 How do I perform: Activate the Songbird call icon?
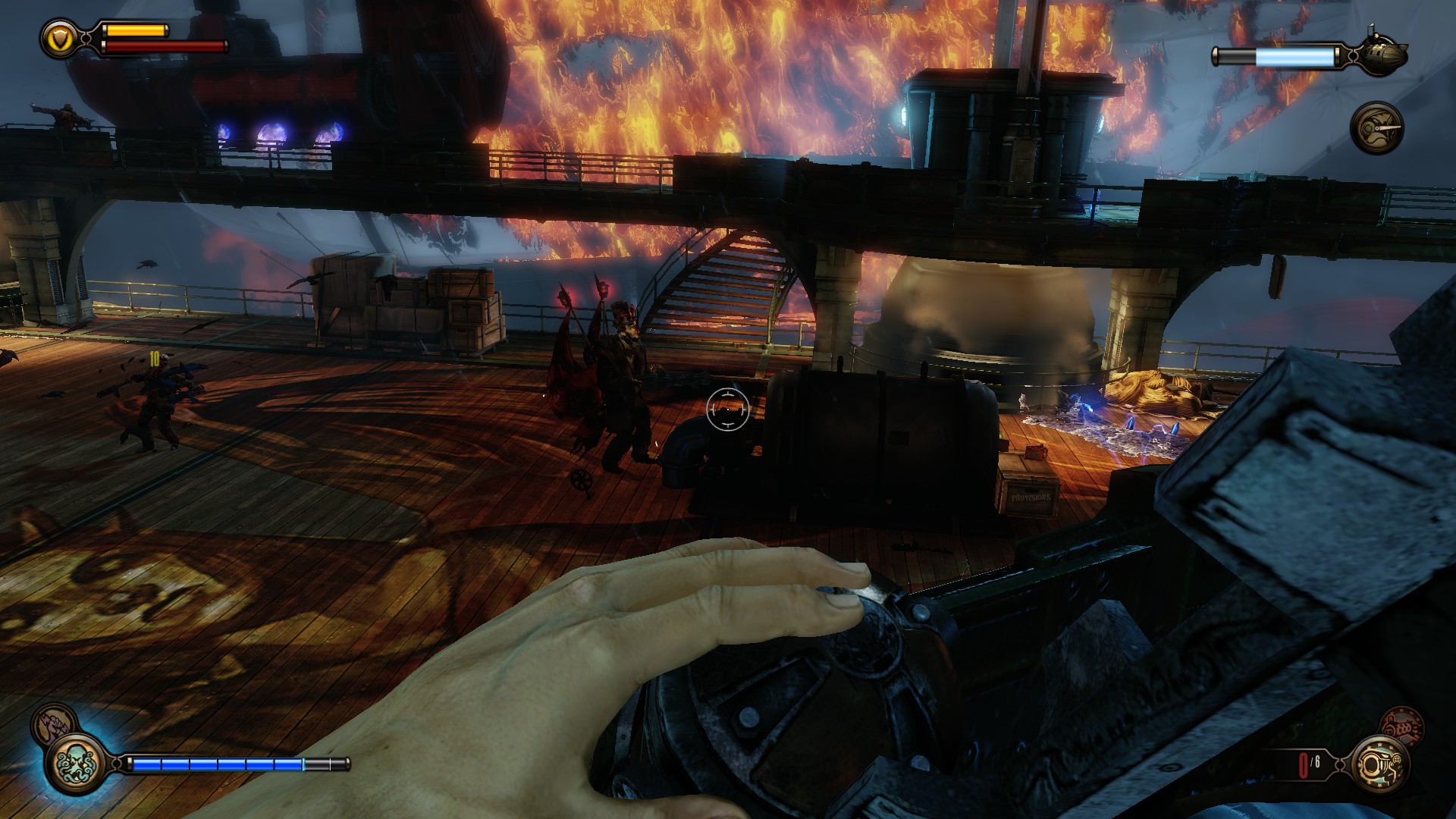(1377, 127)
